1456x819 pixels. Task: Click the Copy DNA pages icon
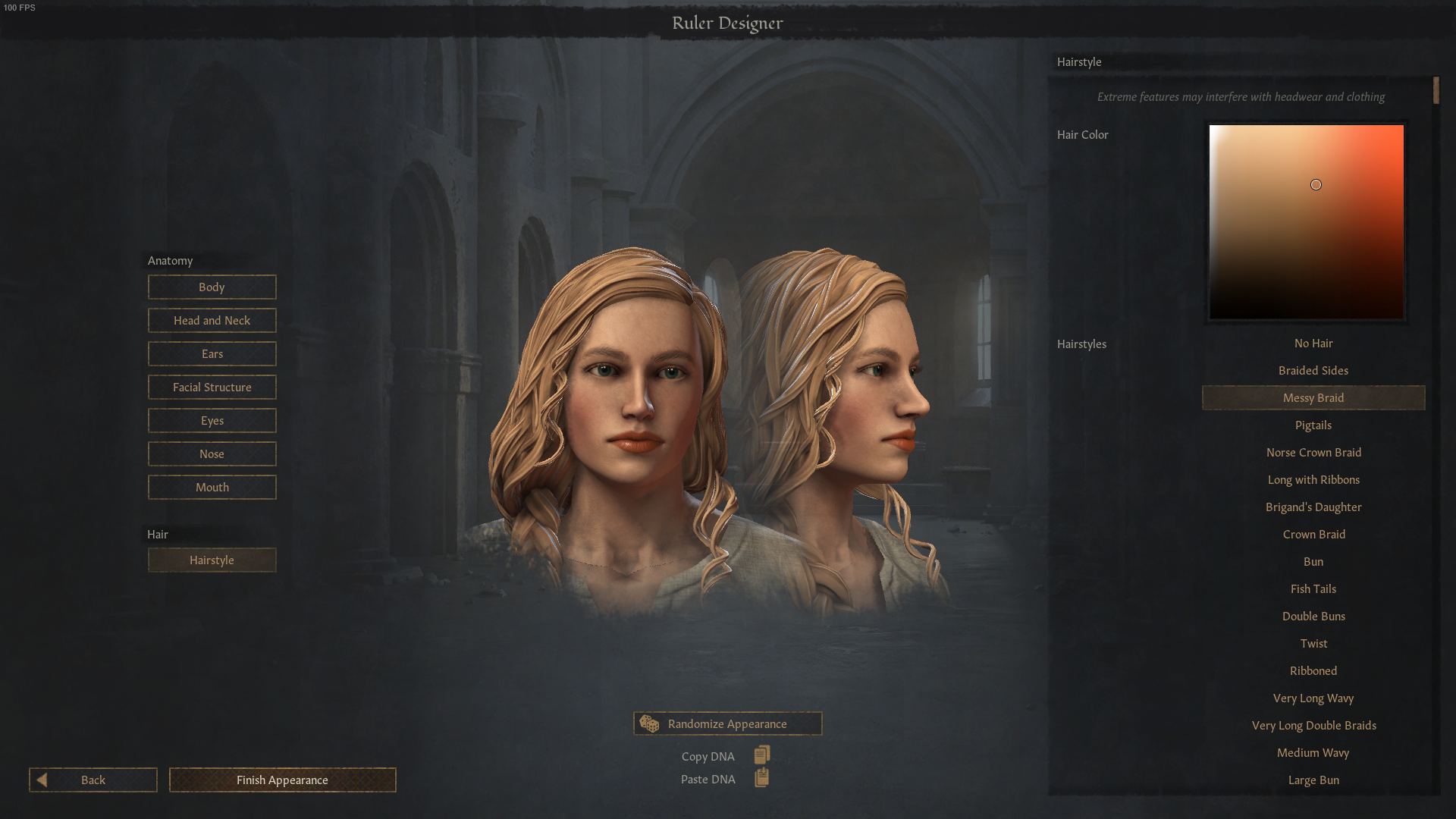pos(761,755)
